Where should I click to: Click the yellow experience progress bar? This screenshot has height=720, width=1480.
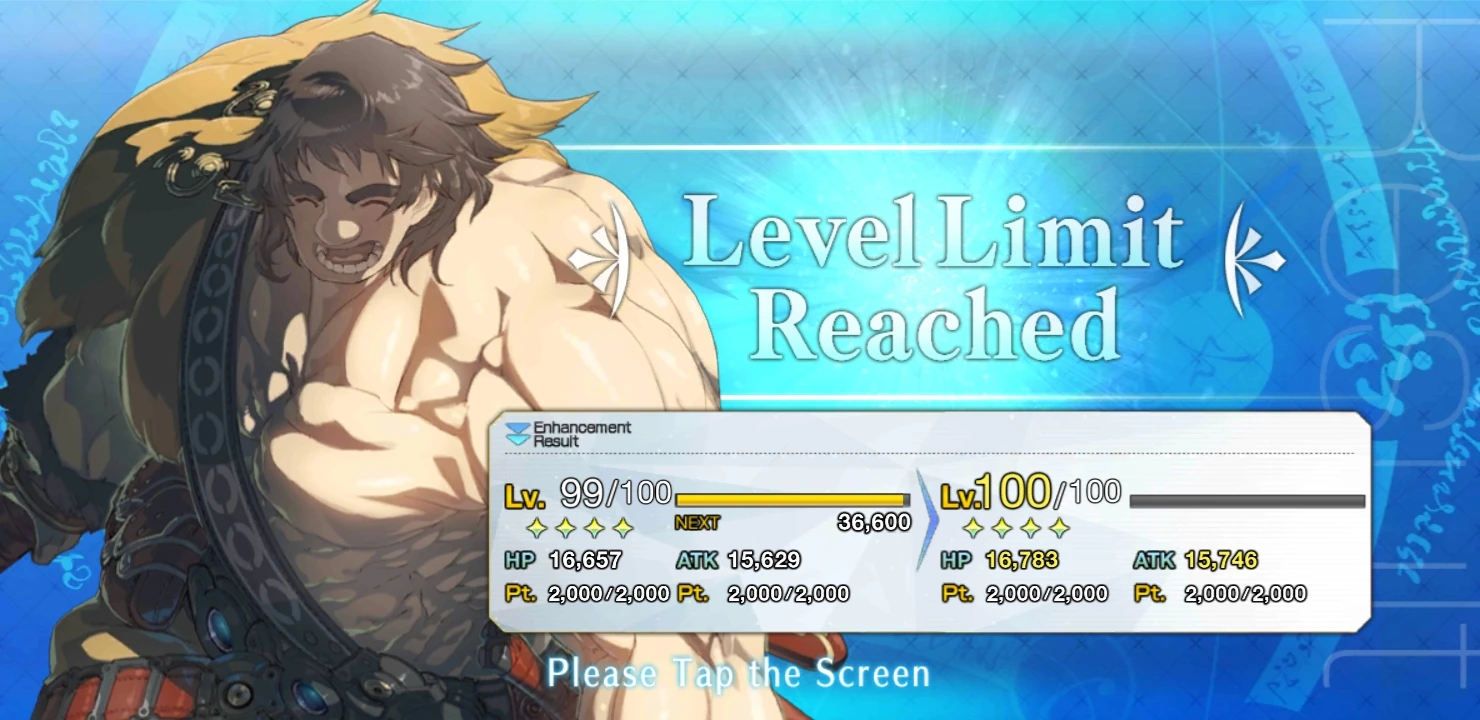coord(790,497)
